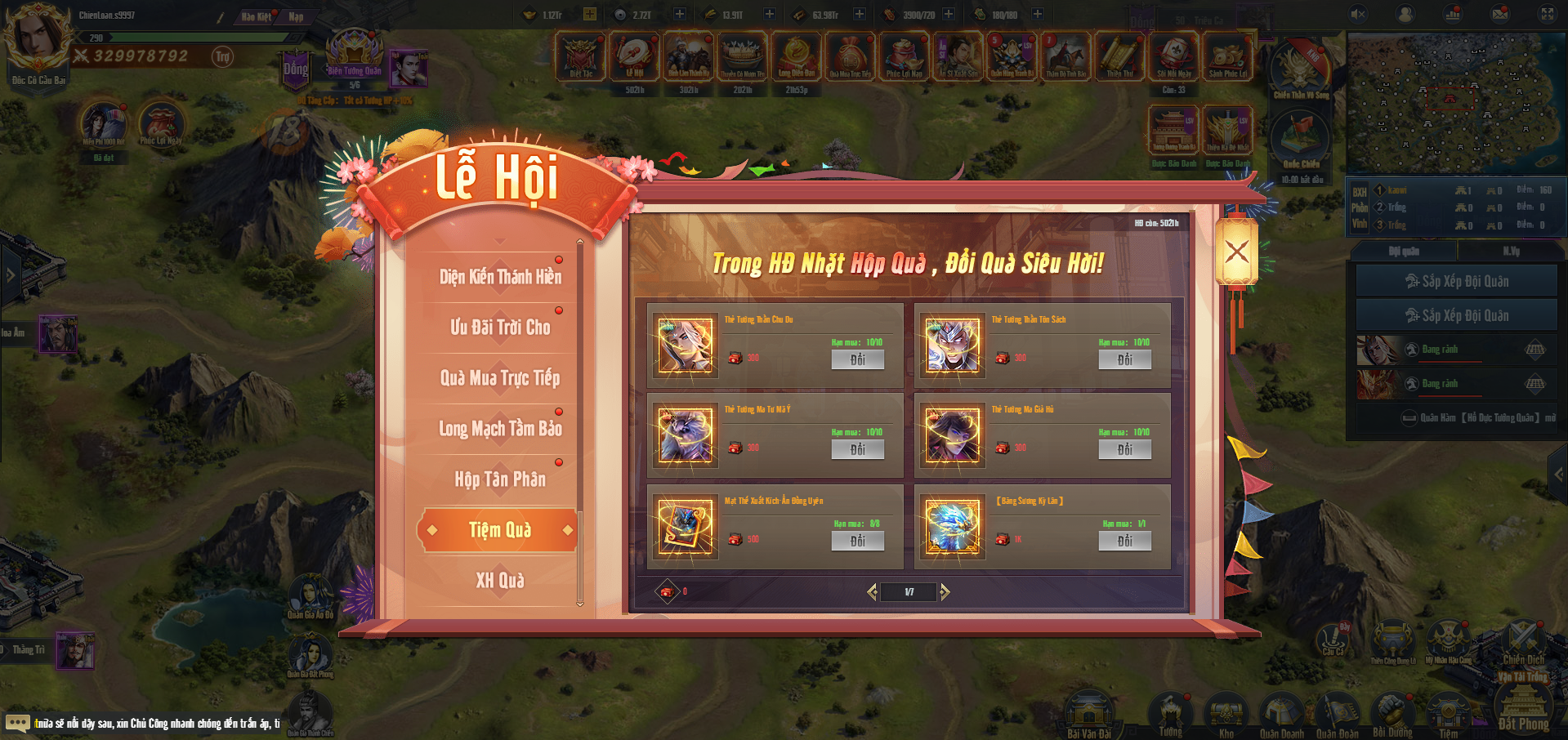Click Đổi for the Băng Sương Kỳ Lân
Image resolution: width=1568 pixels, height=740 pixels.
(1124, 542)
